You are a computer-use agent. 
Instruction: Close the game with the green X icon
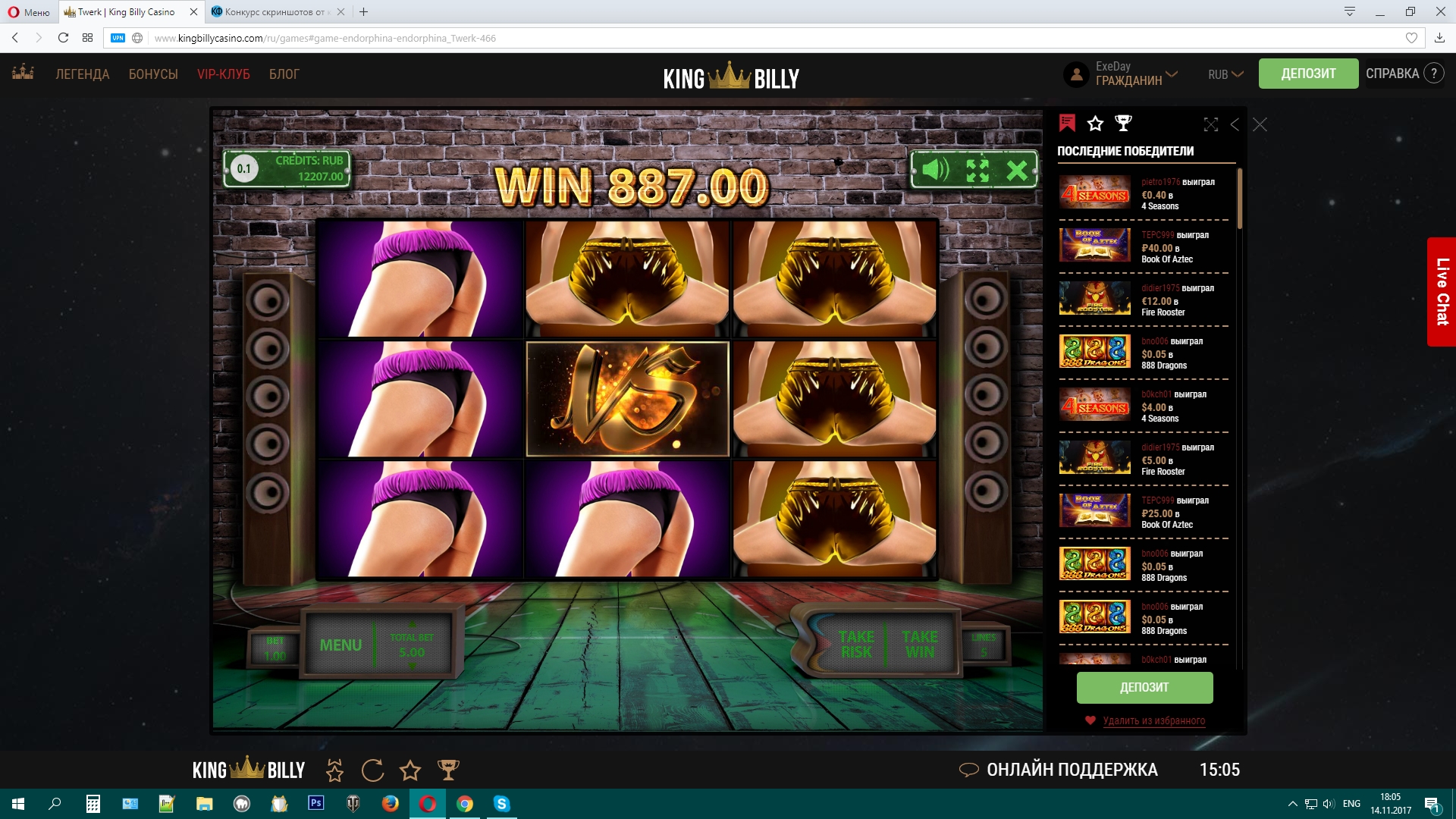(x=1019, y=170)
